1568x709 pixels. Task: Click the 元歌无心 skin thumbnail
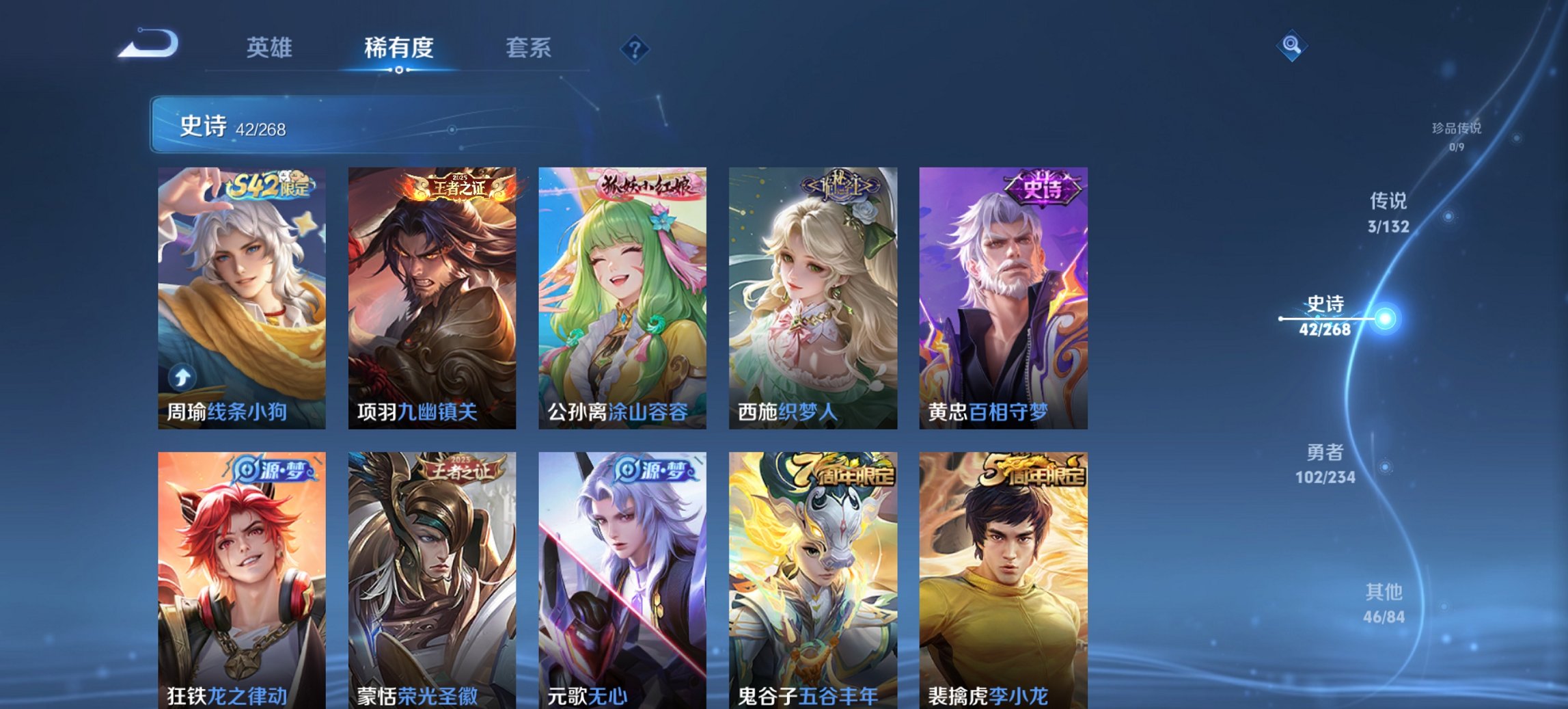(624, 581)
